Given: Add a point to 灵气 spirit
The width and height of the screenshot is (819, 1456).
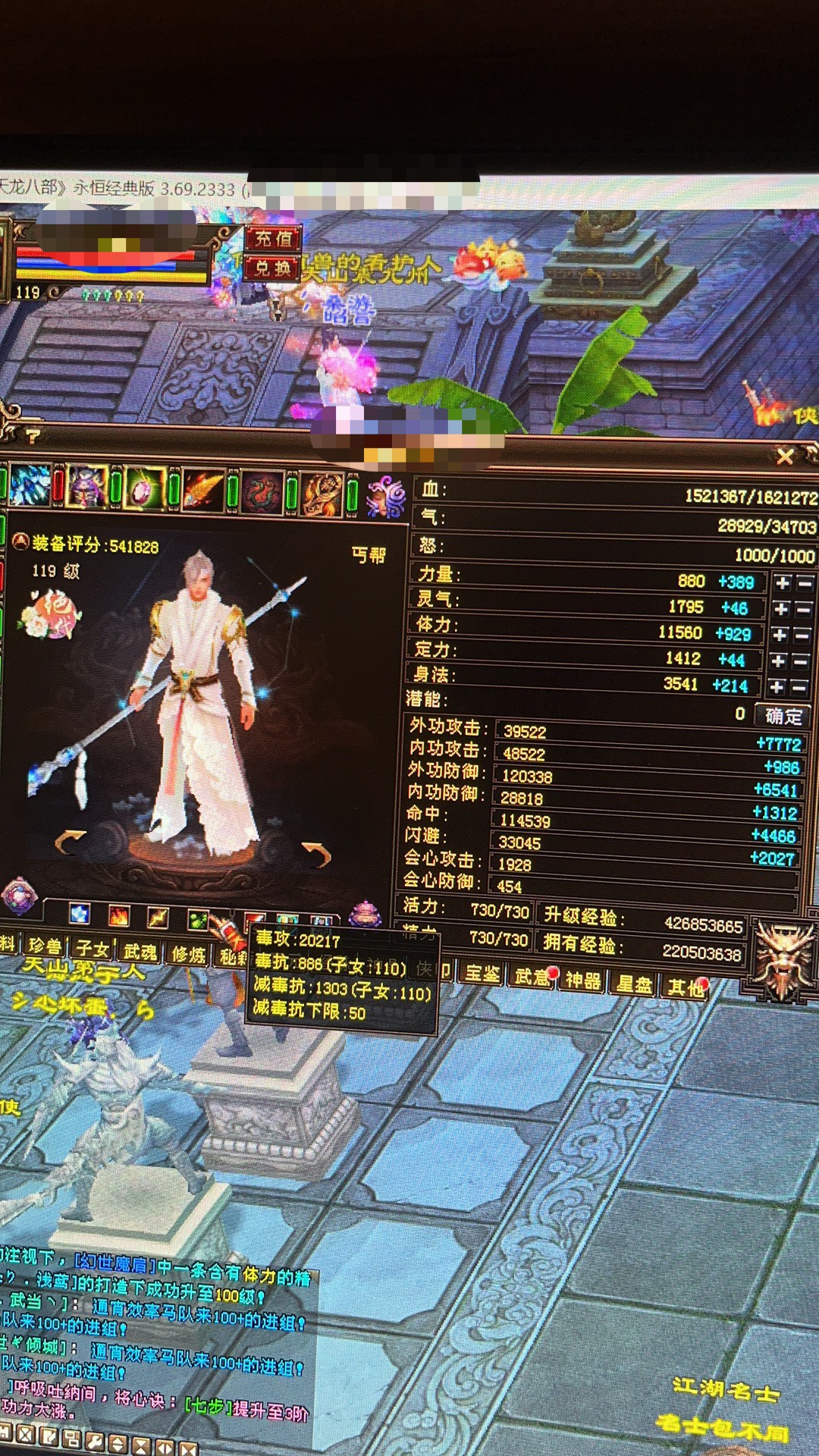Looking at the screenshot, I should 781,609.
